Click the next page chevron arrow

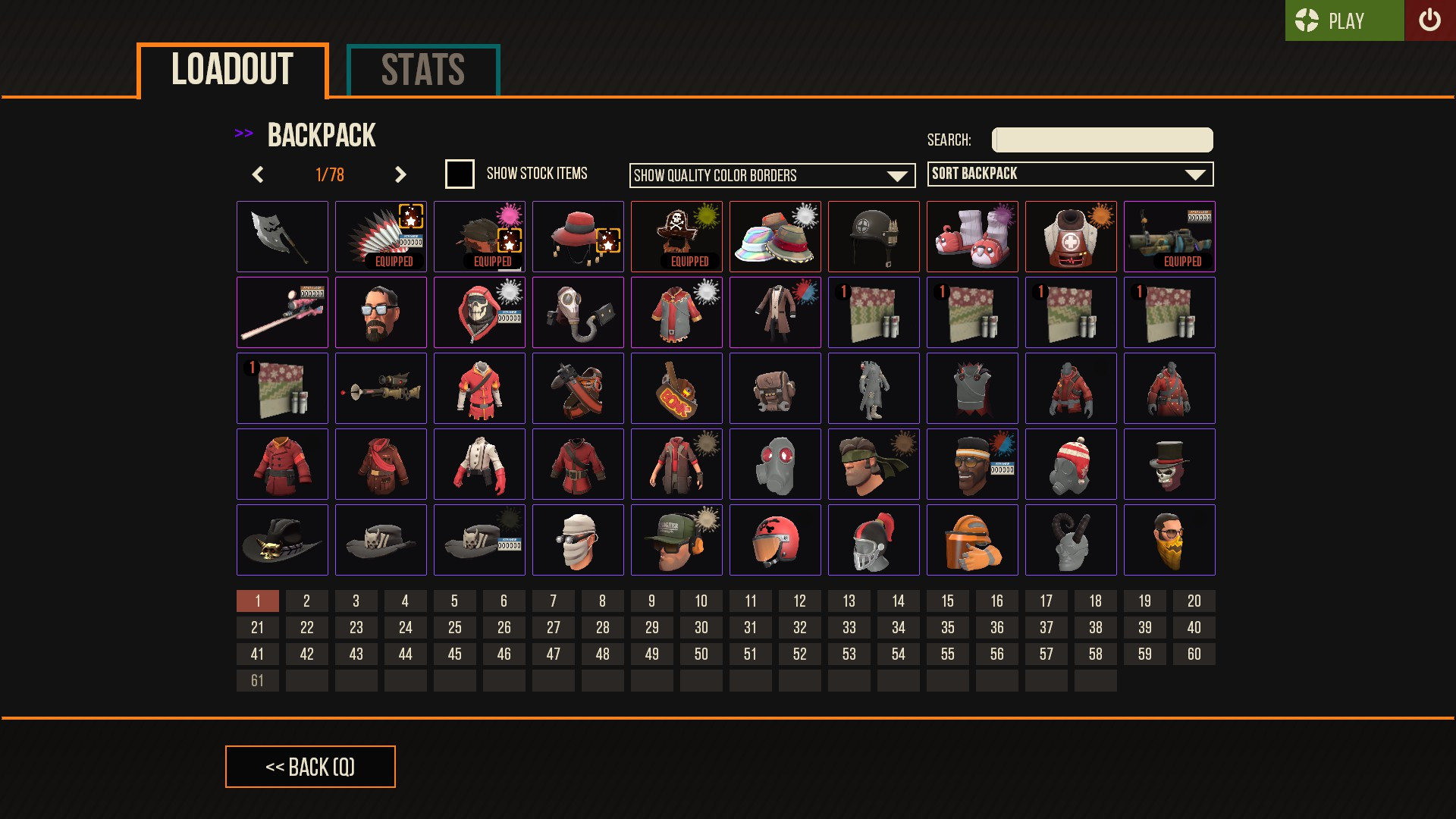coord(400,174)
